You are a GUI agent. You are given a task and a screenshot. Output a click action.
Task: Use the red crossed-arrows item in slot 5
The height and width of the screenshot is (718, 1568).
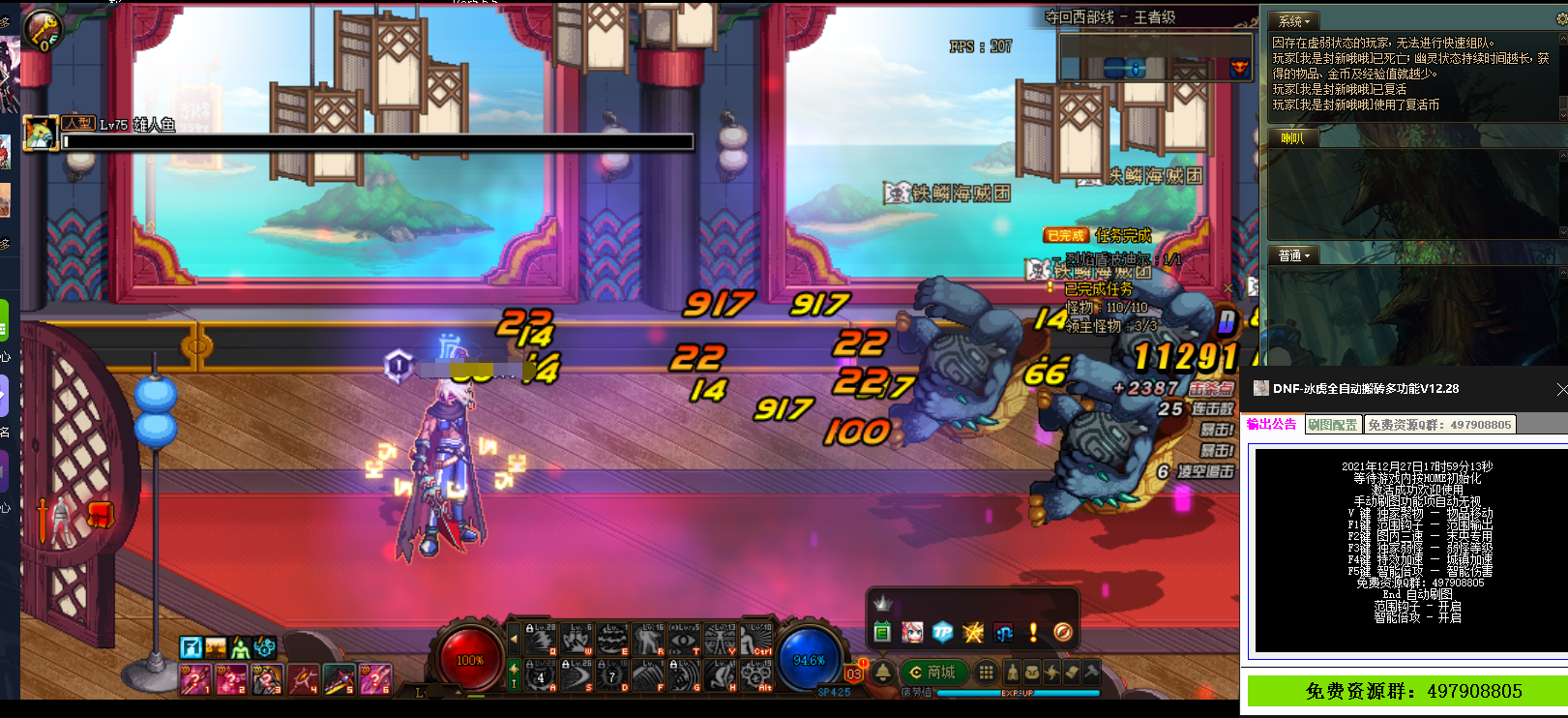(339, 680)
